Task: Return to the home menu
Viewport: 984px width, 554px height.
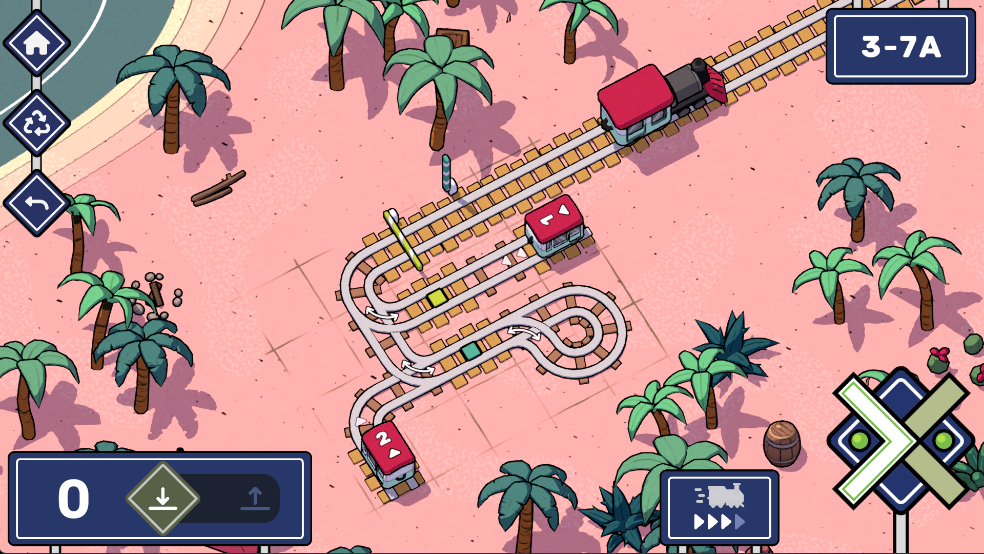Action: (37, 43)
